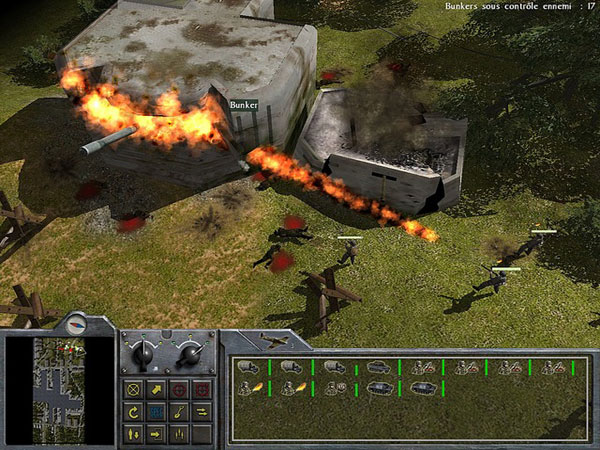Activate the yellow diagonal arrow move command

pyautogui.click(x=157, y=387)
